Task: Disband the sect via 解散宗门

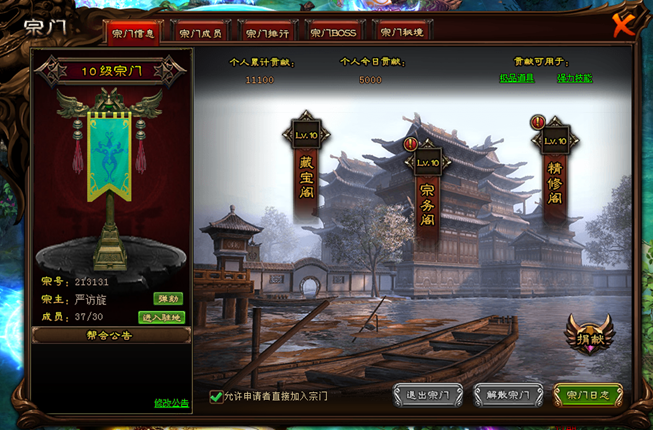Action: tap(508, 396)
